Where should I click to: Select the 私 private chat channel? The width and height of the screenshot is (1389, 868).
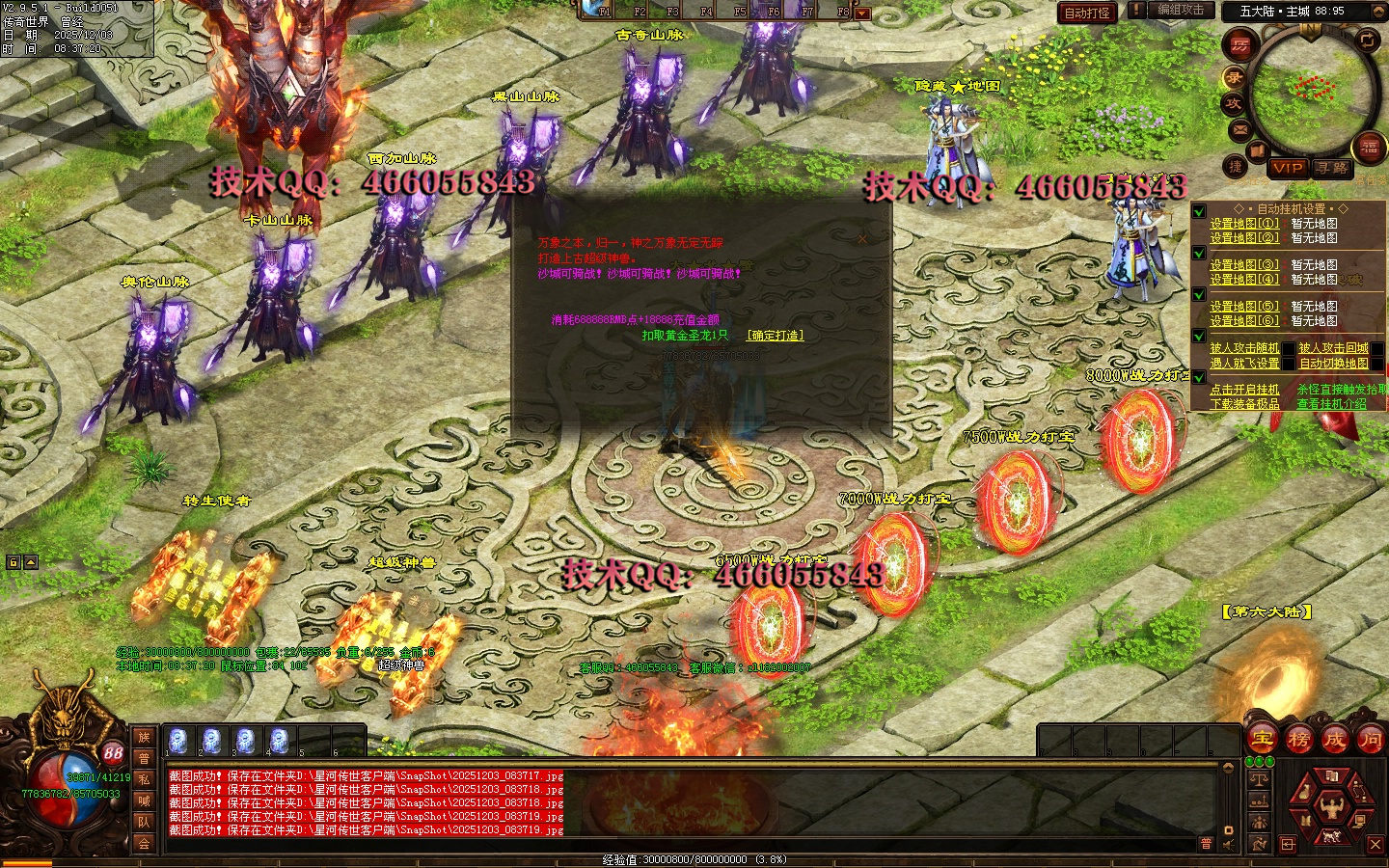pos(144,779)
